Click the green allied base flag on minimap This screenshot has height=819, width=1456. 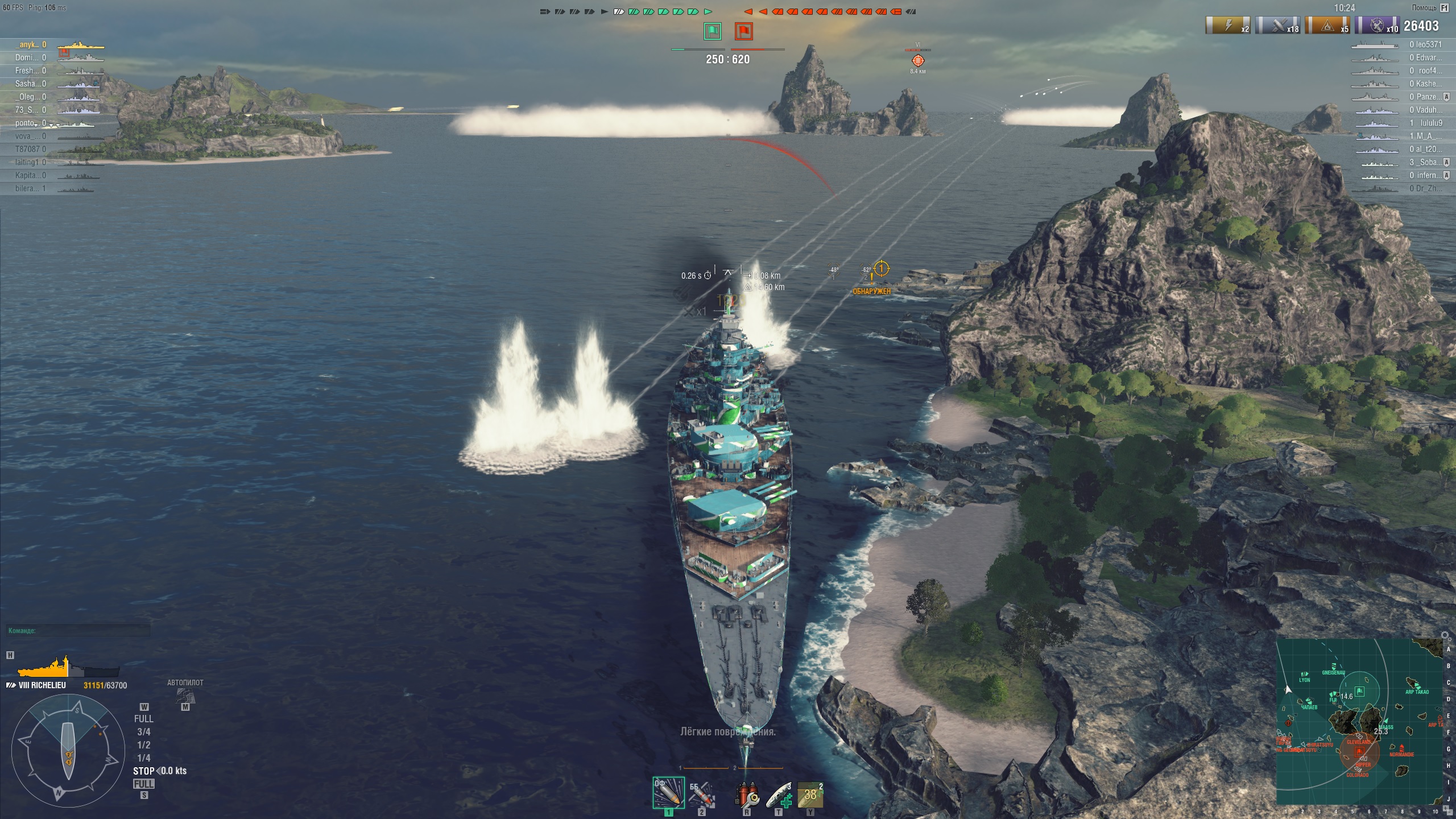point(1360,692)
